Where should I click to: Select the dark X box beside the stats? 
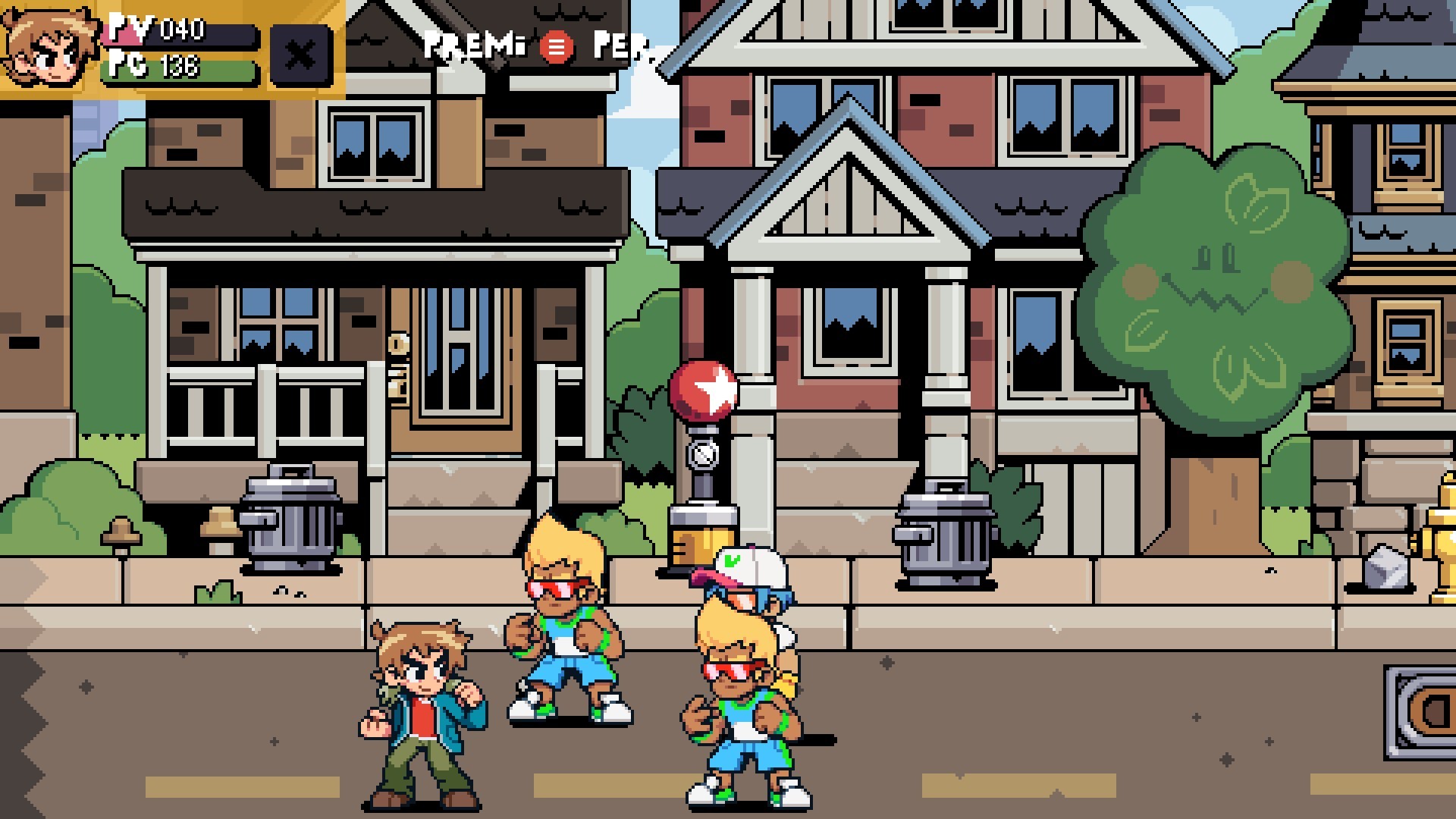pyautogui.click(x=301, y=55)
